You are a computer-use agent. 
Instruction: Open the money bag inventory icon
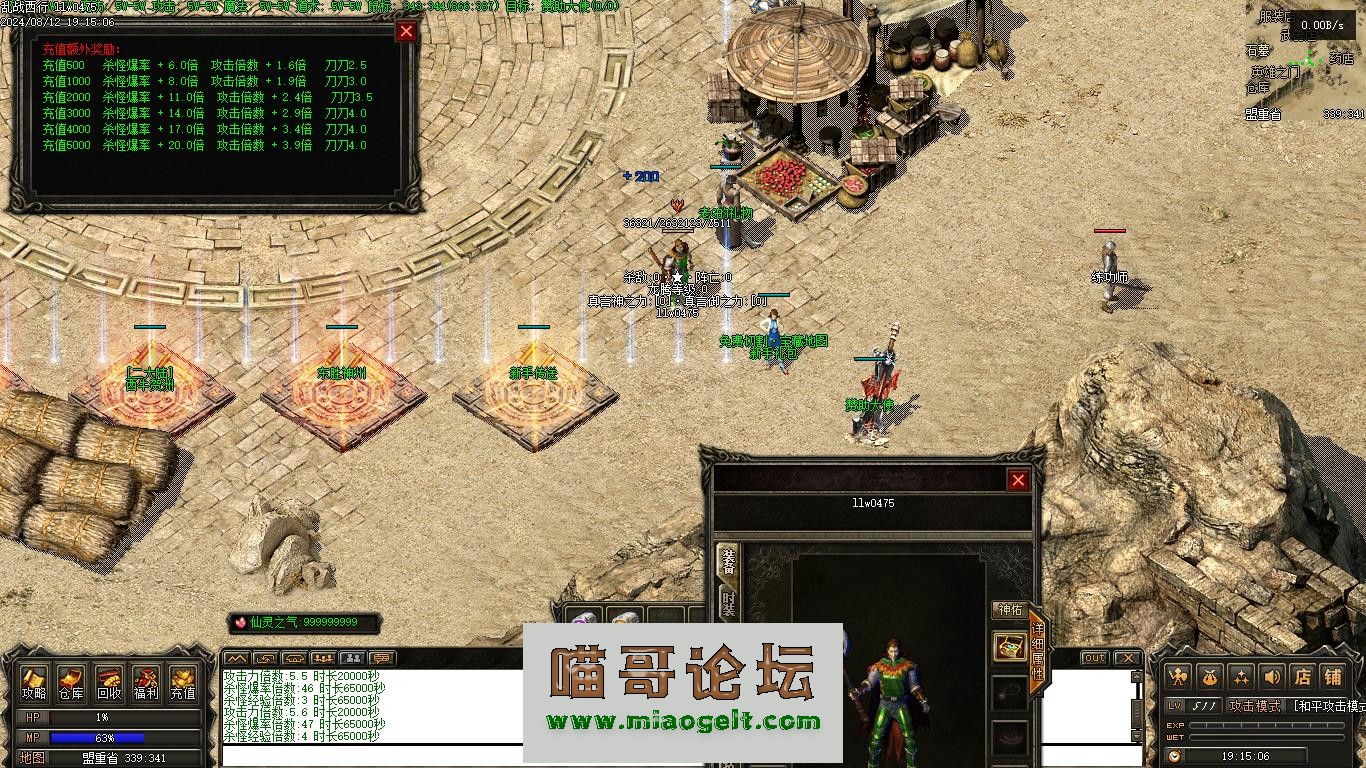click(1209, 677)
